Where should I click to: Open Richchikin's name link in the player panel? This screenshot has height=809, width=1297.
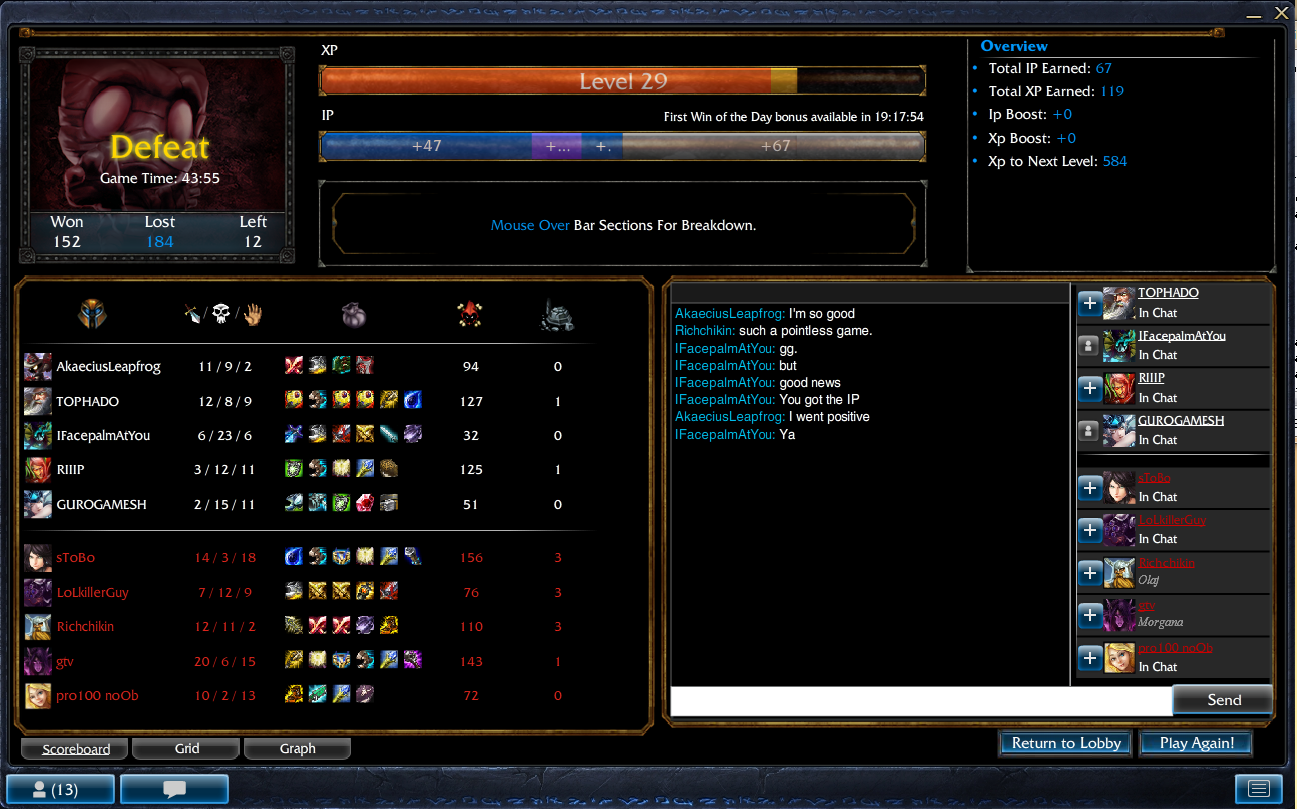tap(1166, 562)
